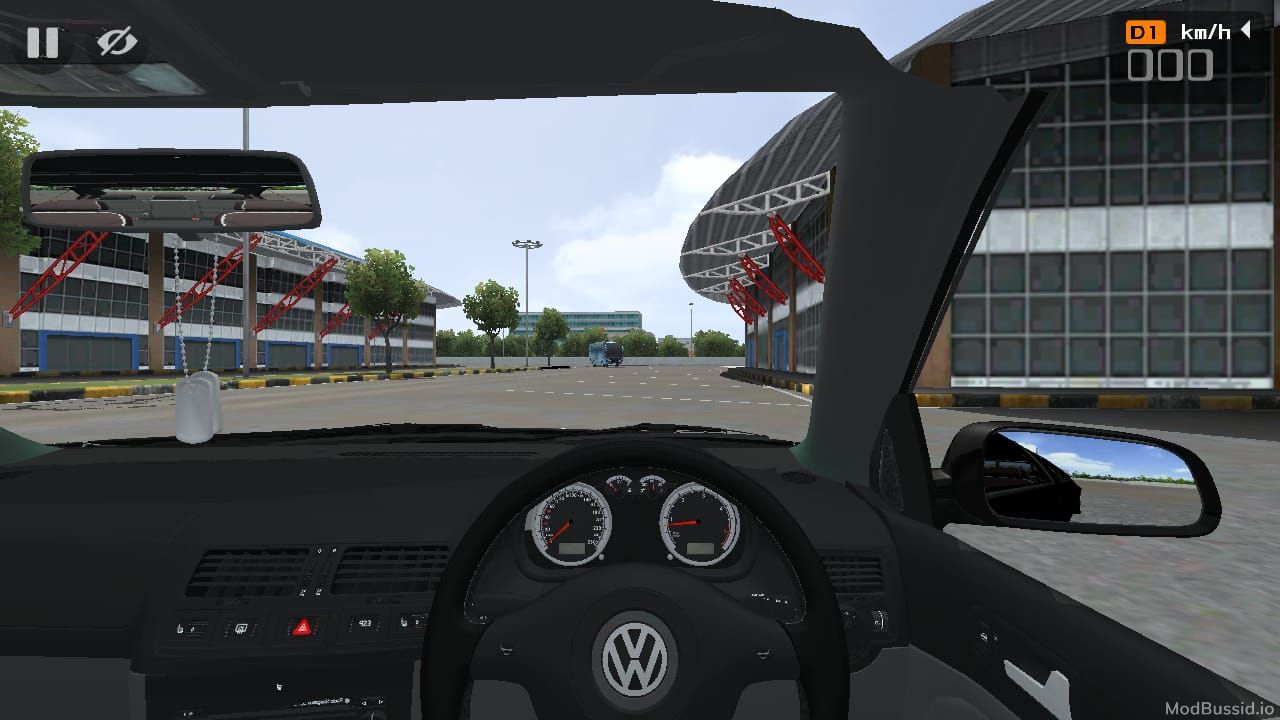The height and width of the screenshot is (720, 1280).
Task: Click the pause icon in top-left corner
Action: tap(44, 43)
